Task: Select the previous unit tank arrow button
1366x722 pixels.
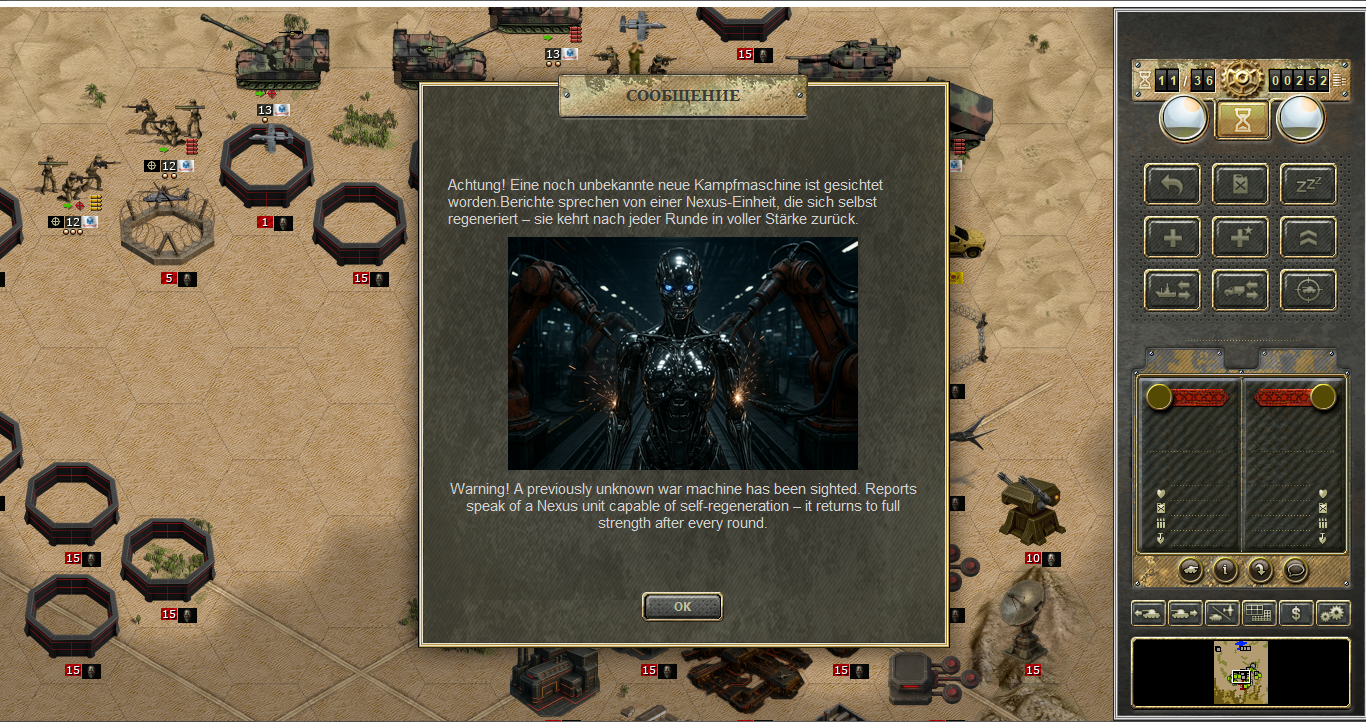Action: click(x=1148, y=613)
